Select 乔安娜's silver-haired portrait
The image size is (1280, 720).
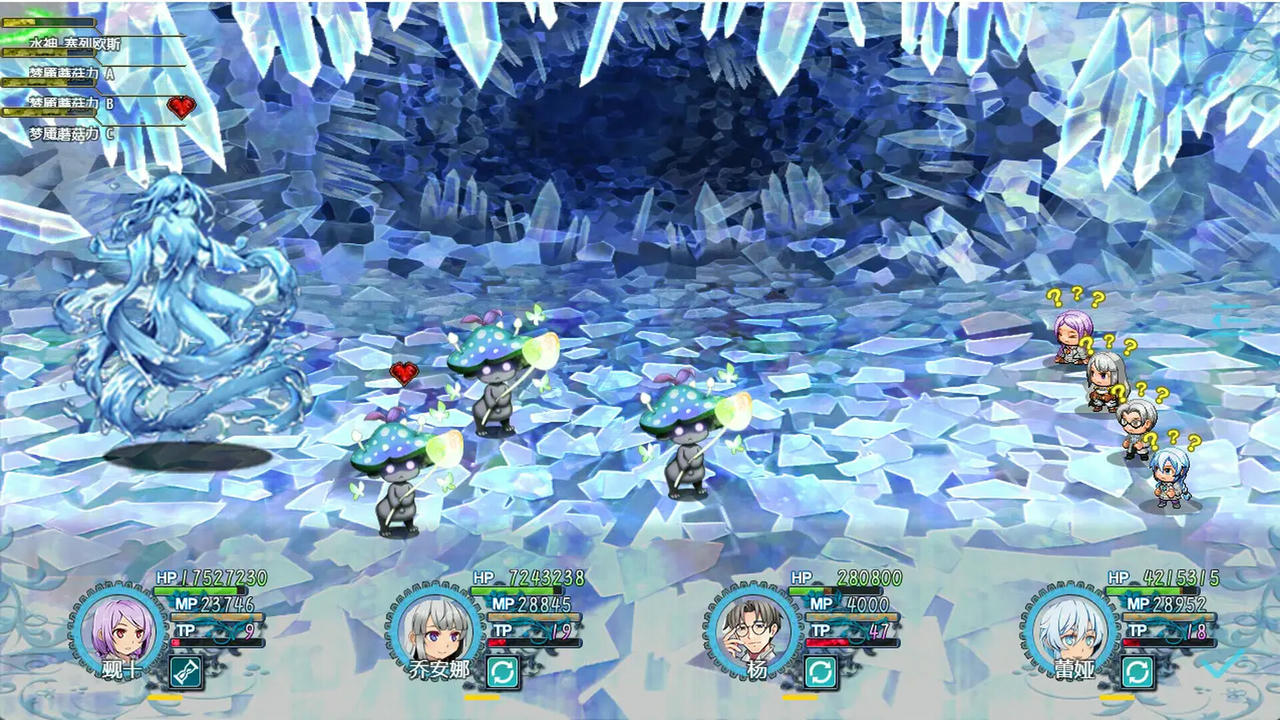pyautogui.click(x=432, y=629)
